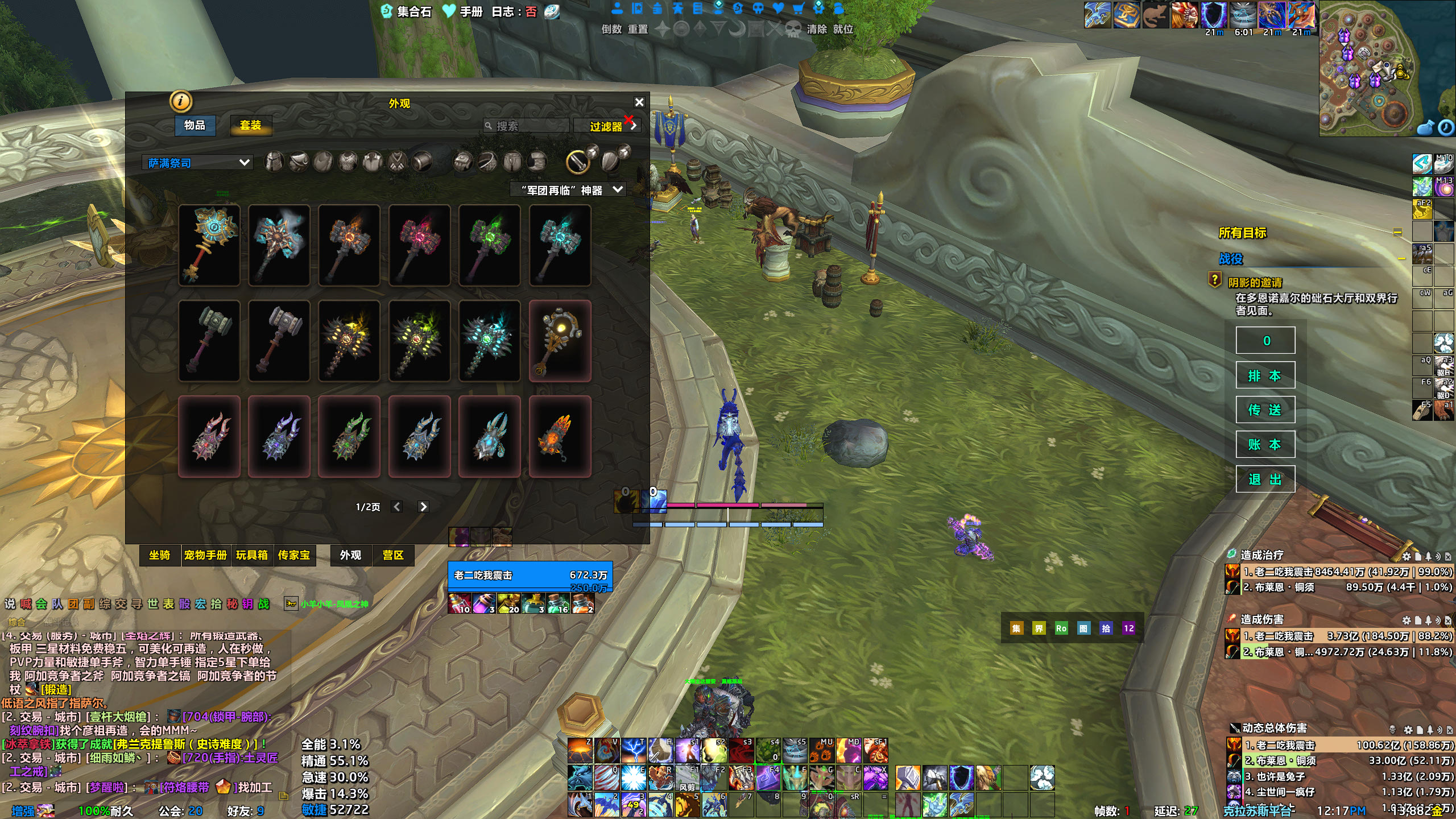Choose the golden orb mace appearance
This screenshot has width=1456, height=819.
[x=560, y=341]
